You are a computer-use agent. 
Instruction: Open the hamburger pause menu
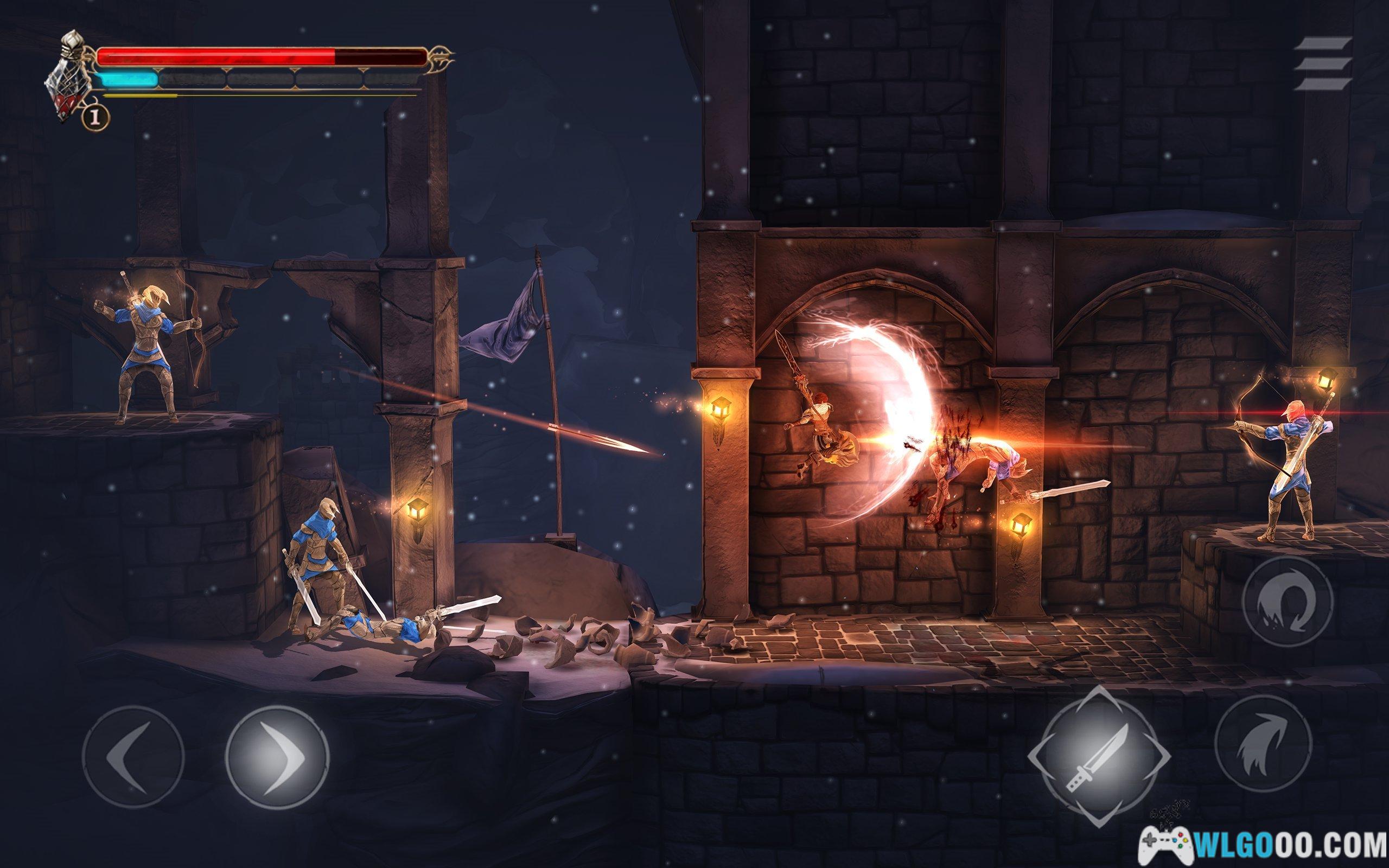click(x=1322, y=63)
